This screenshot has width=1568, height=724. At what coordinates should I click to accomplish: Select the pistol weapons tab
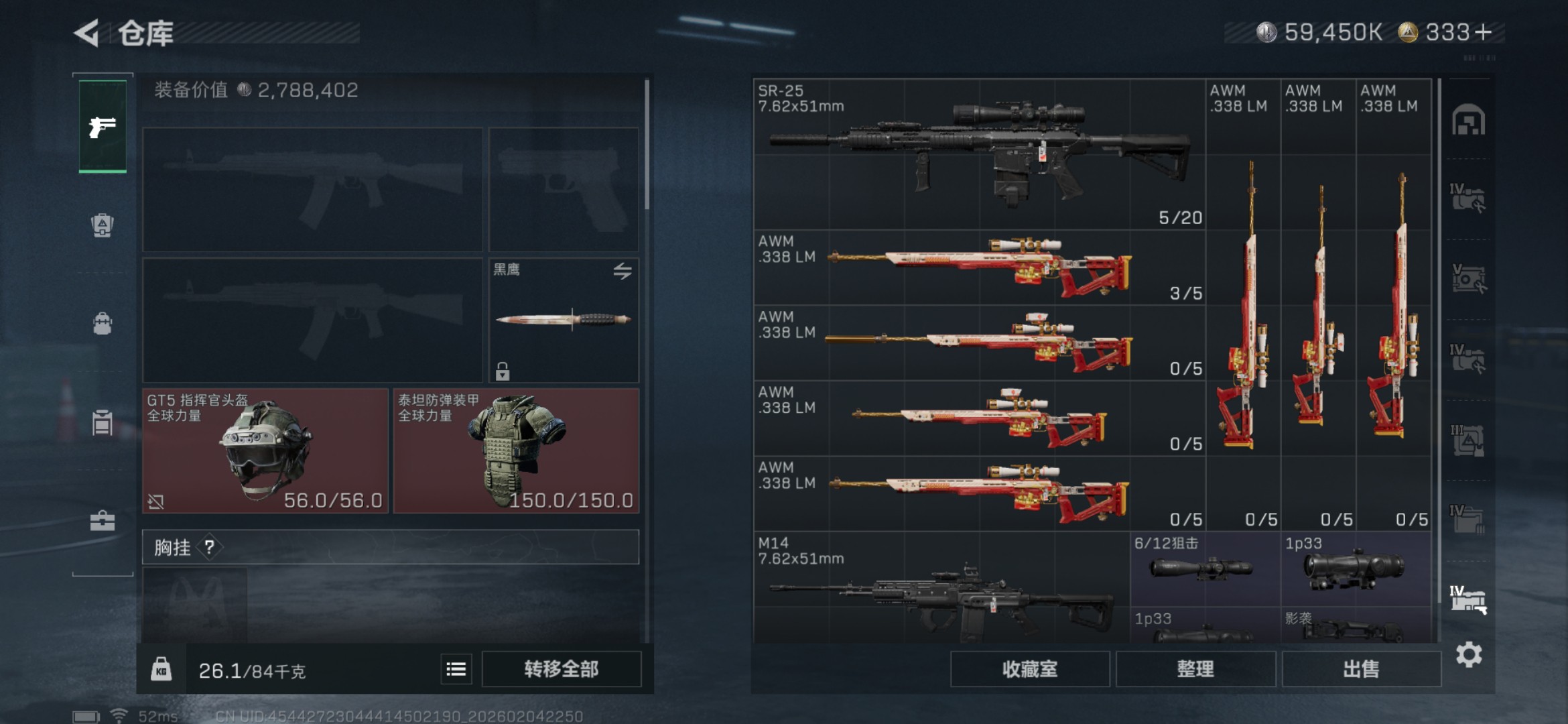(103, 126)
